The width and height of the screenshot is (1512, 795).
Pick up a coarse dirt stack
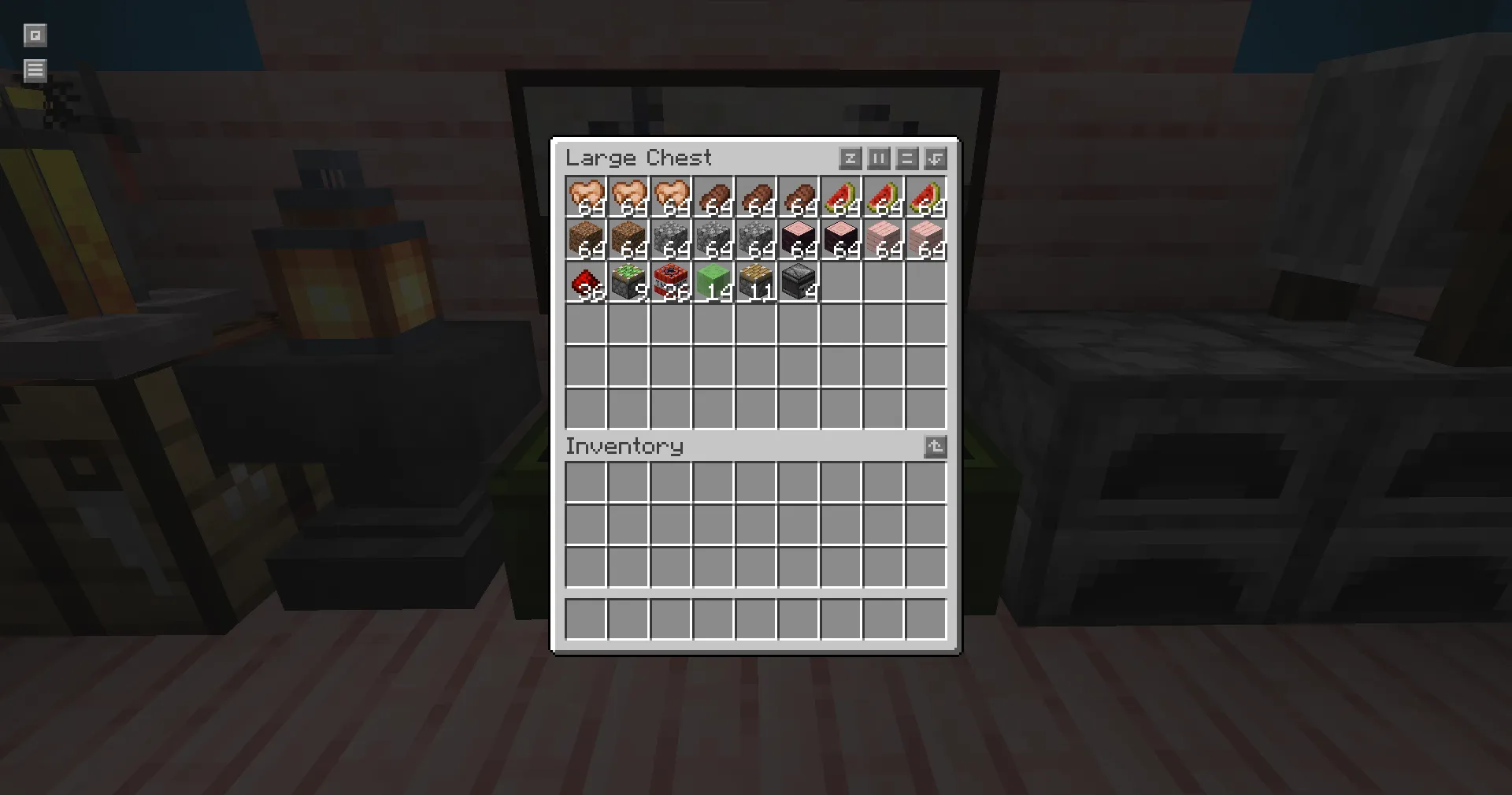(587, 240)
